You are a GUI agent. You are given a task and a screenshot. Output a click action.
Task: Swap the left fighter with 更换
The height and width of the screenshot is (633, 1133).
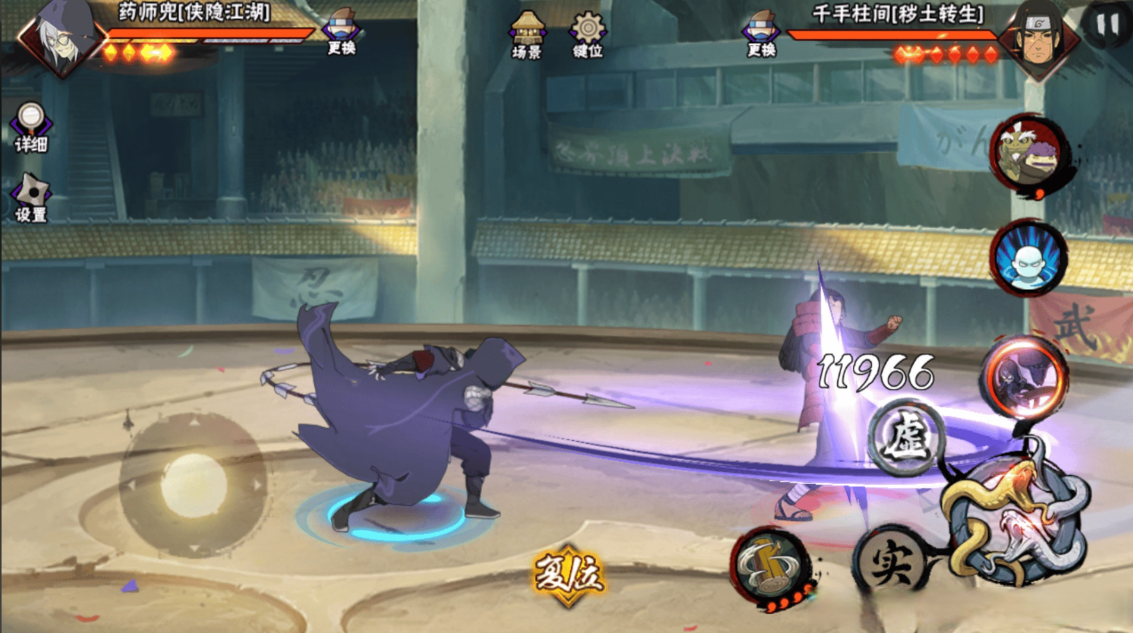coord(342,32)
